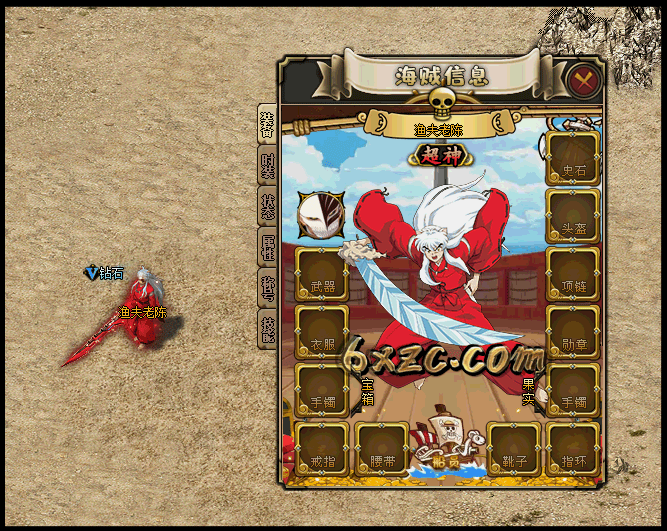Switch to the 时装 (fashion) tab
The image size is (667, 531).
tap(267, 166)
